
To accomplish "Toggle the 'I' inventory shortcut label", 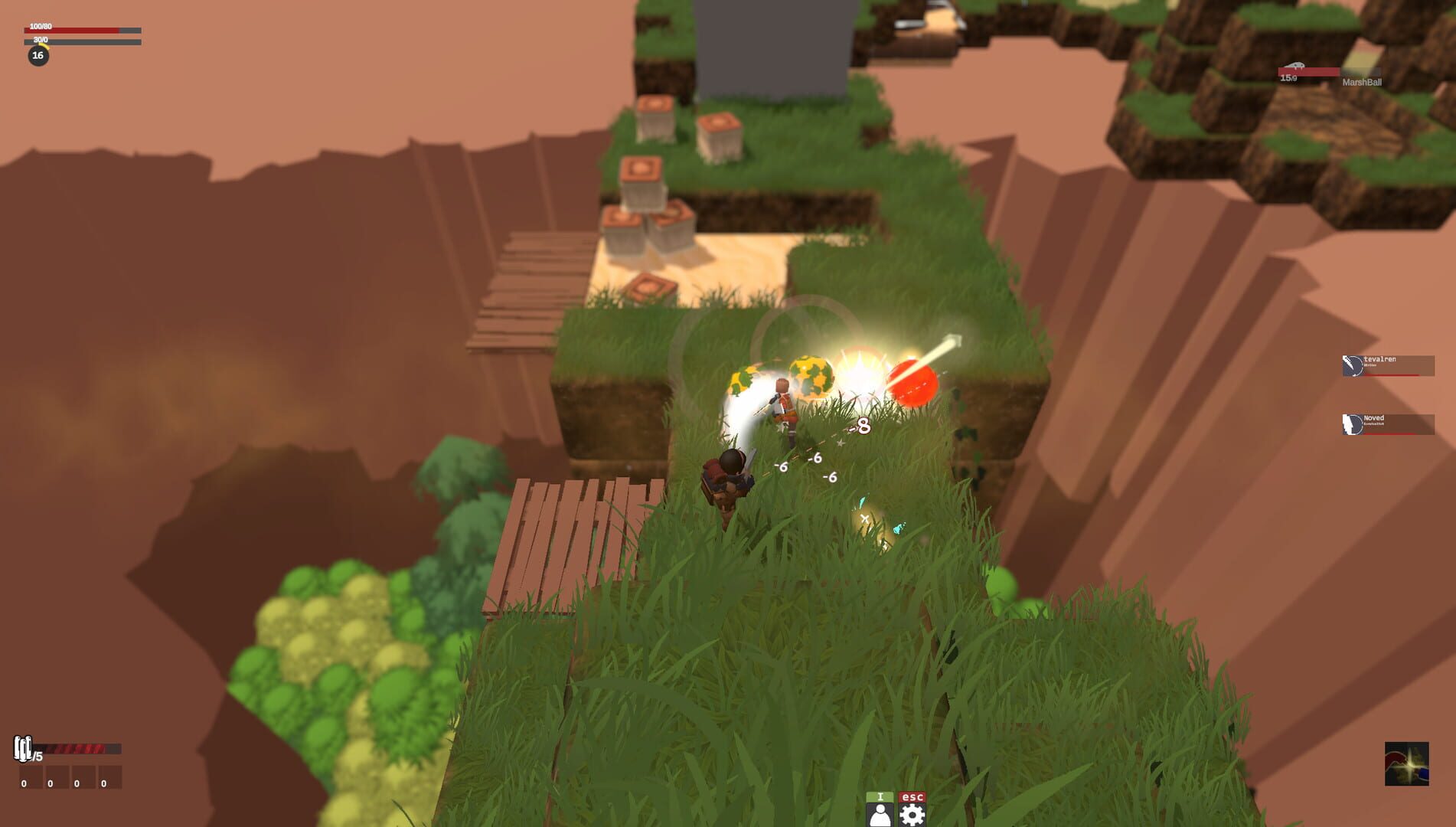I will pos(880,797).
